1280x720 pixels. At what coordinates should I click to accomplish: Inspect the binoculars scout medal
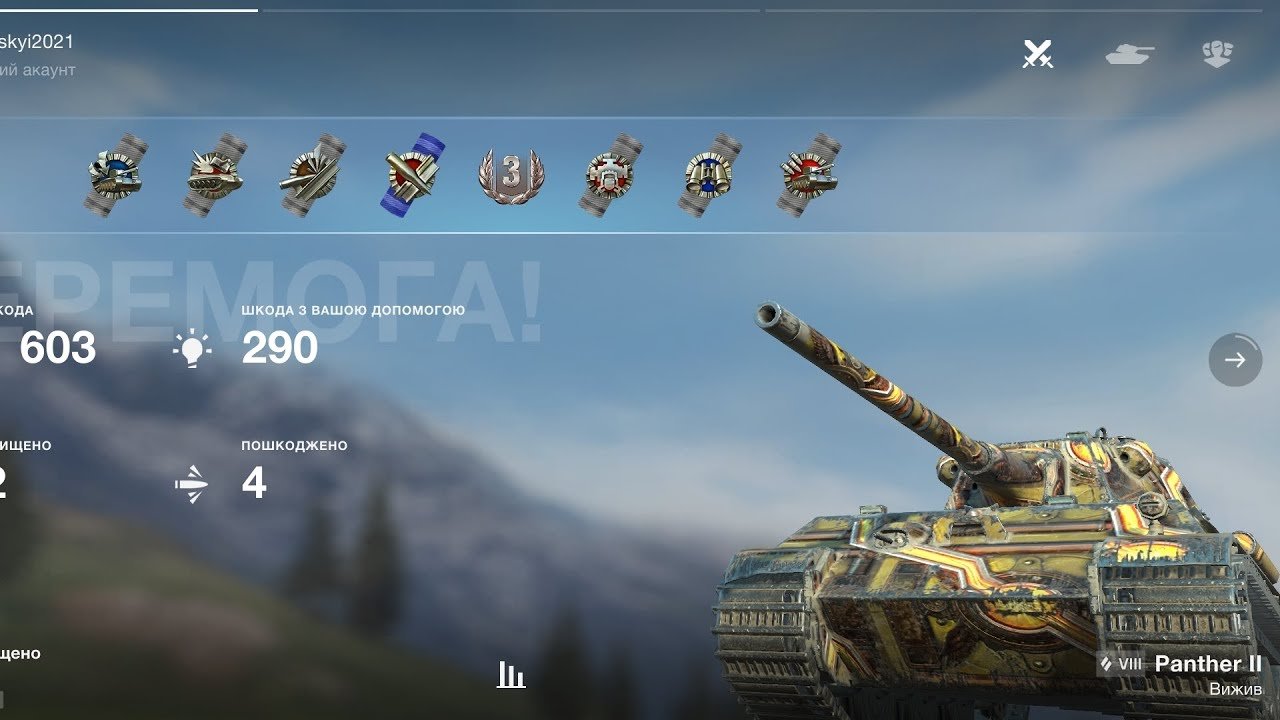pyautogui.click(x=709, y=176)
